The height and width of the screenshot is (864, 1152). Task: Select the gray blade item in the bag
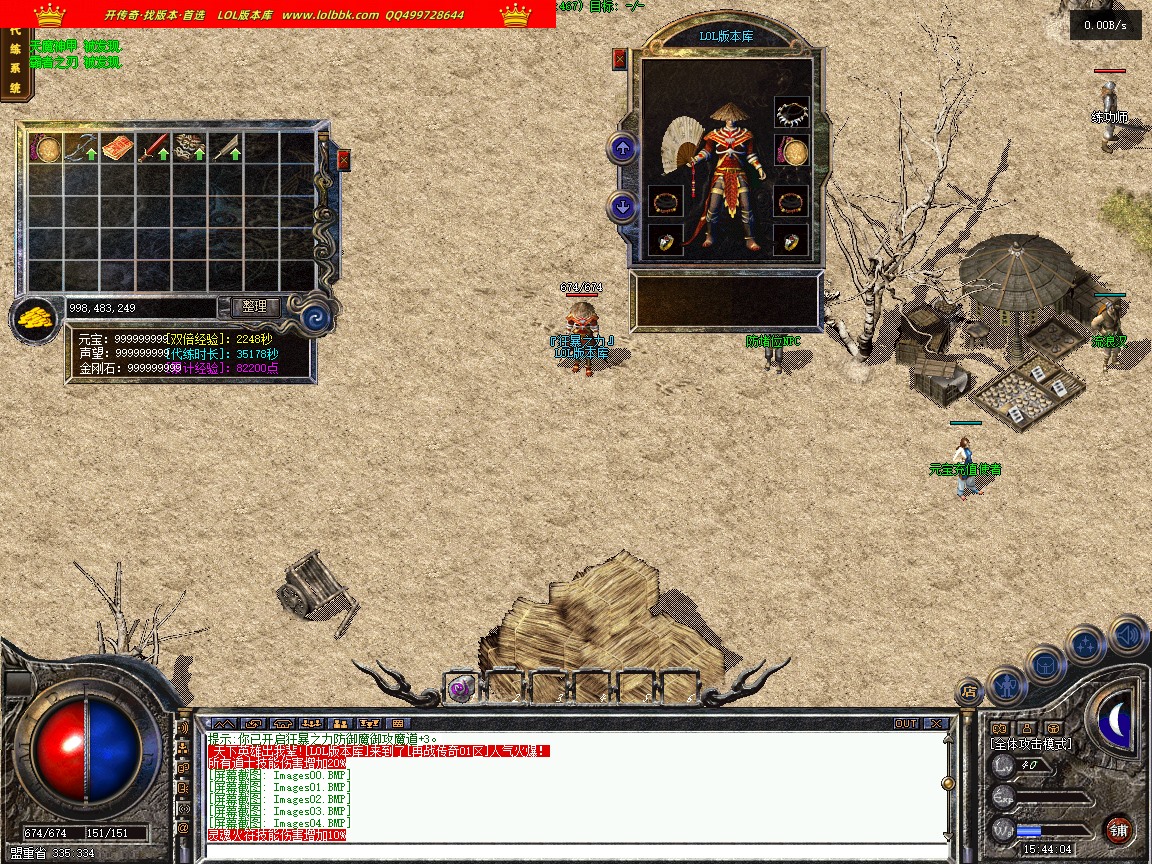(x=226, y=149)
